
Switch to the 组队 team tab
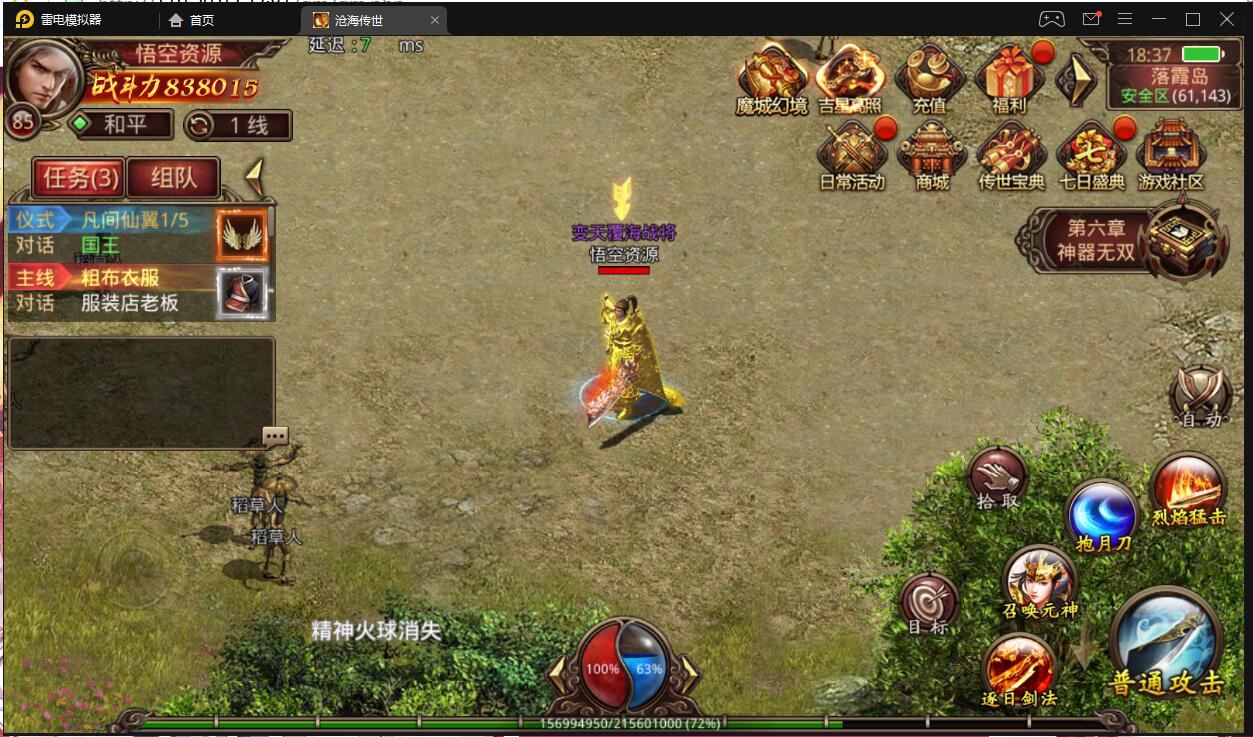click(173, 178)
